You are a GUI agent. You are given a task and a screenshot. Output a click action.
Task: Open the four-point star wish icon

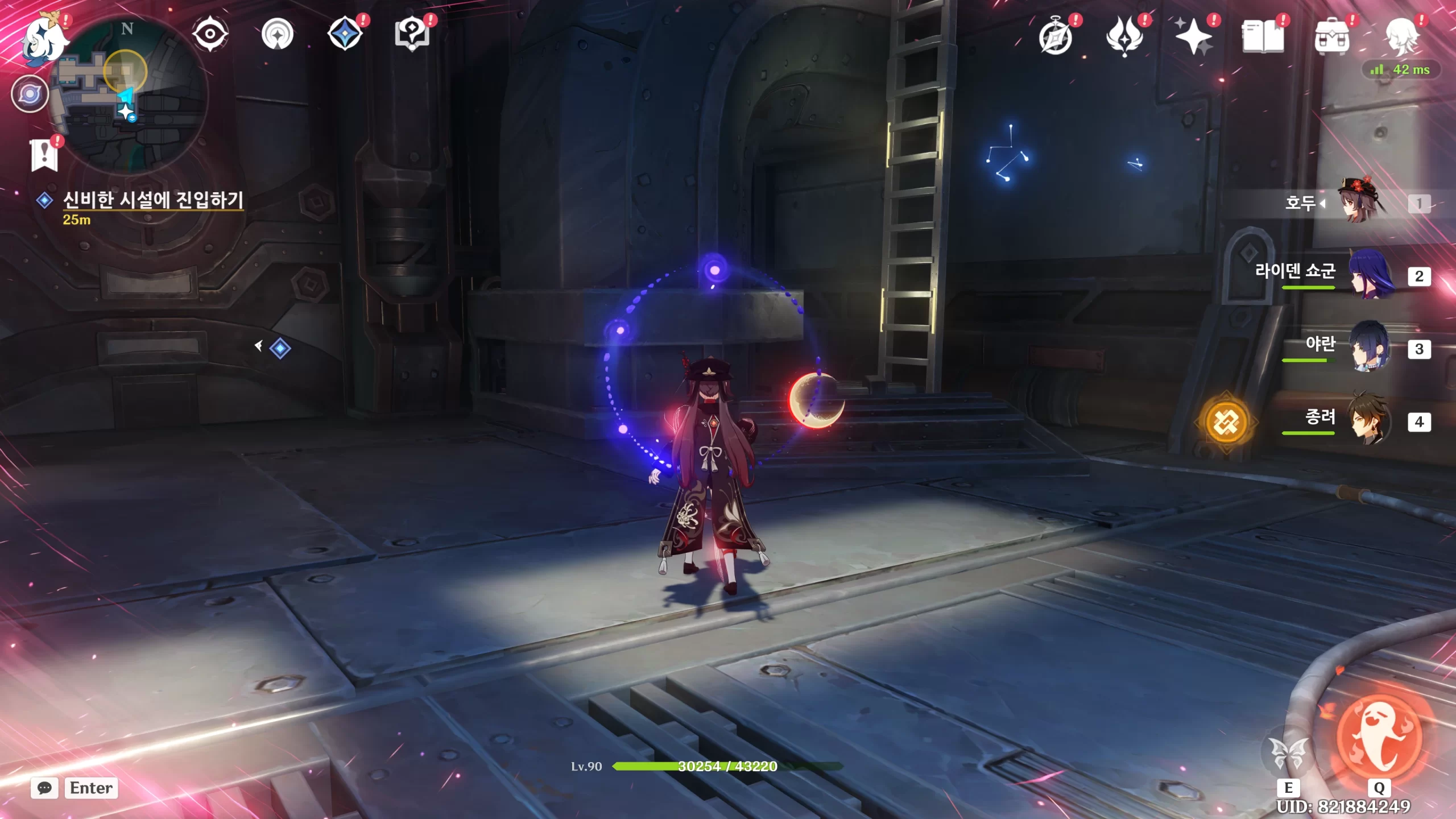click(1193, 38)
